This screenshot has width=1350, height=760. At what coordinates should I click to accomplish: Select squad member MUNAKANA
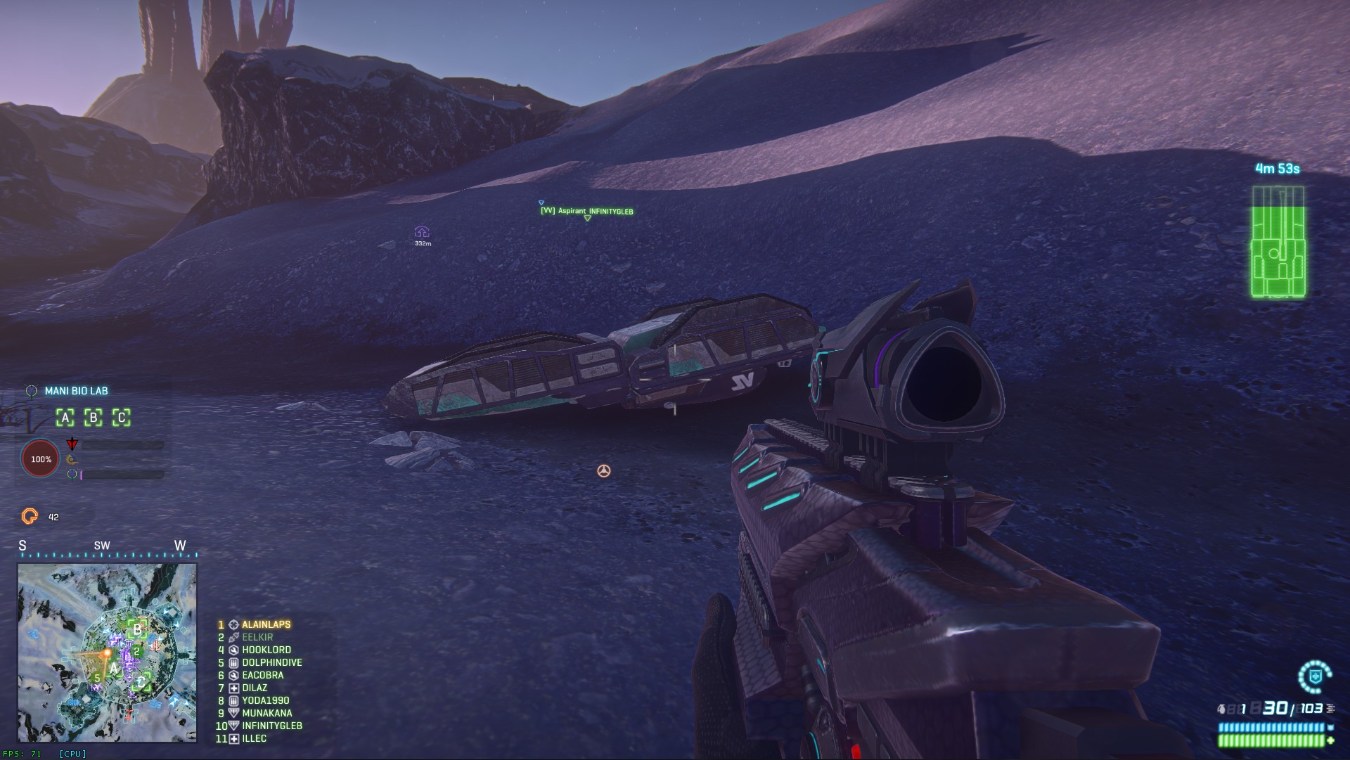click(x=266, y=714)
